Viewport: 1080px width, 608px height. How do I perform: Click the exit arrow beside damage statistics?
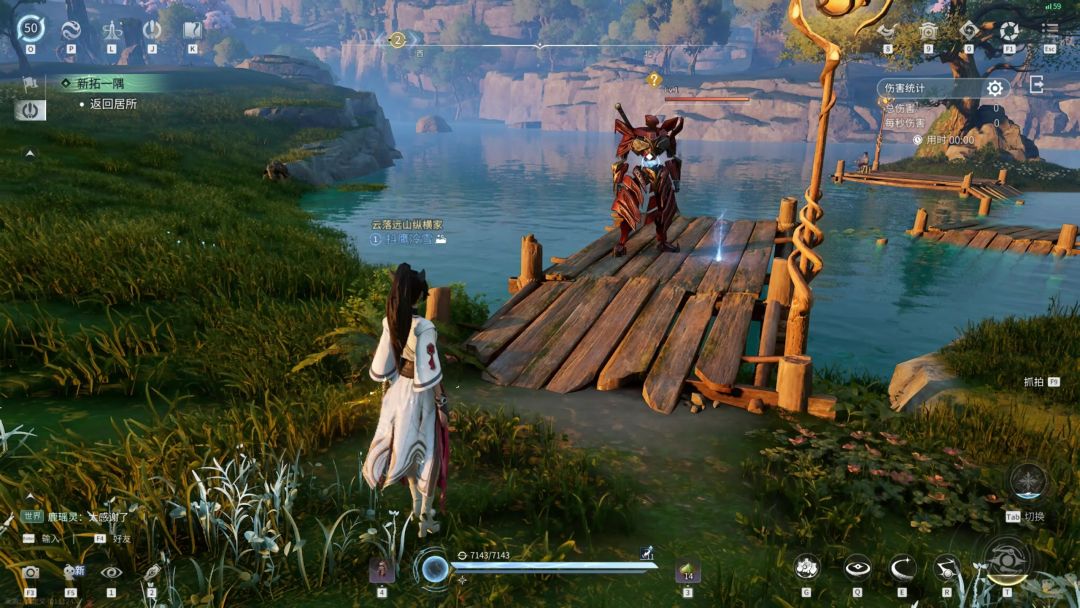click(x=1036, y=86)
